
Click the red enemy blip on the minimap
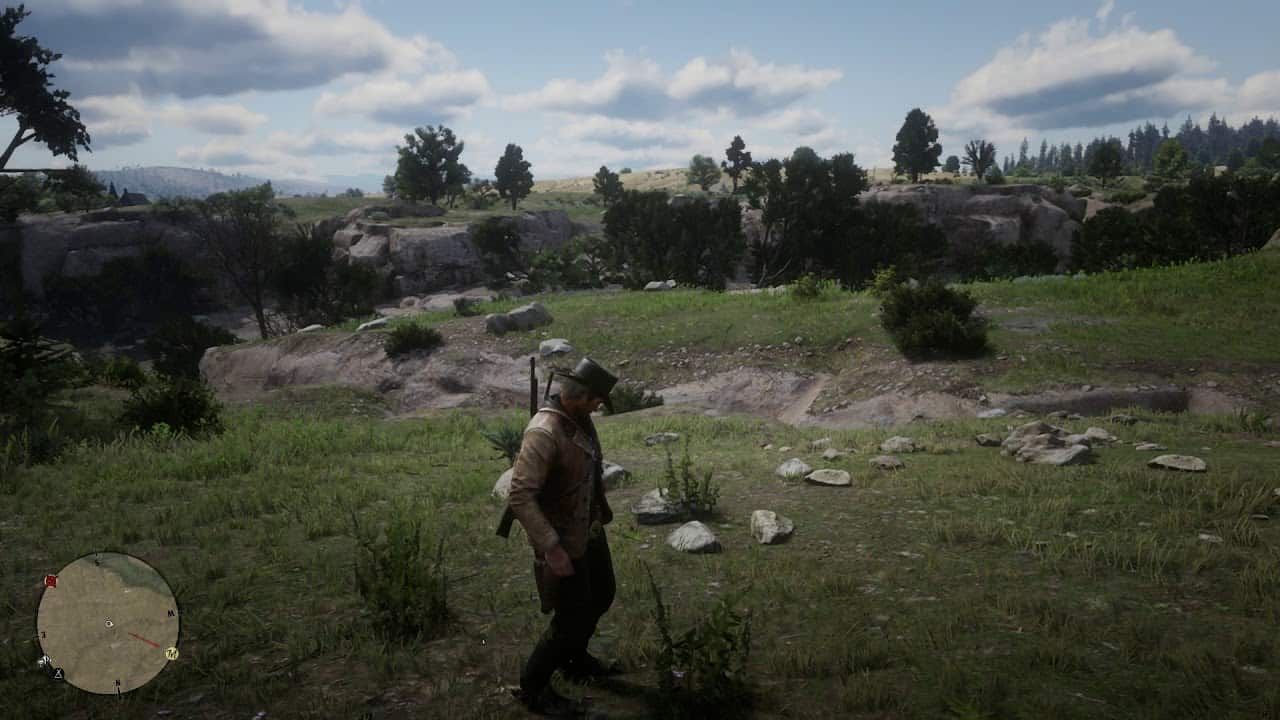[51, 580]
